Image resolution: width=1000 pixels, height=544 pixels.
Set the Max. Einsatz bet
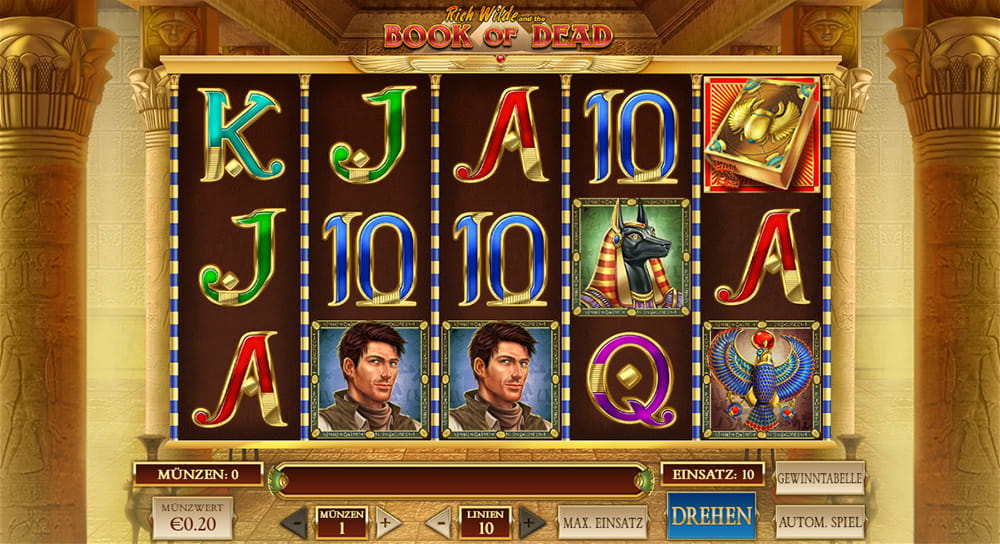tap(602, 522)
